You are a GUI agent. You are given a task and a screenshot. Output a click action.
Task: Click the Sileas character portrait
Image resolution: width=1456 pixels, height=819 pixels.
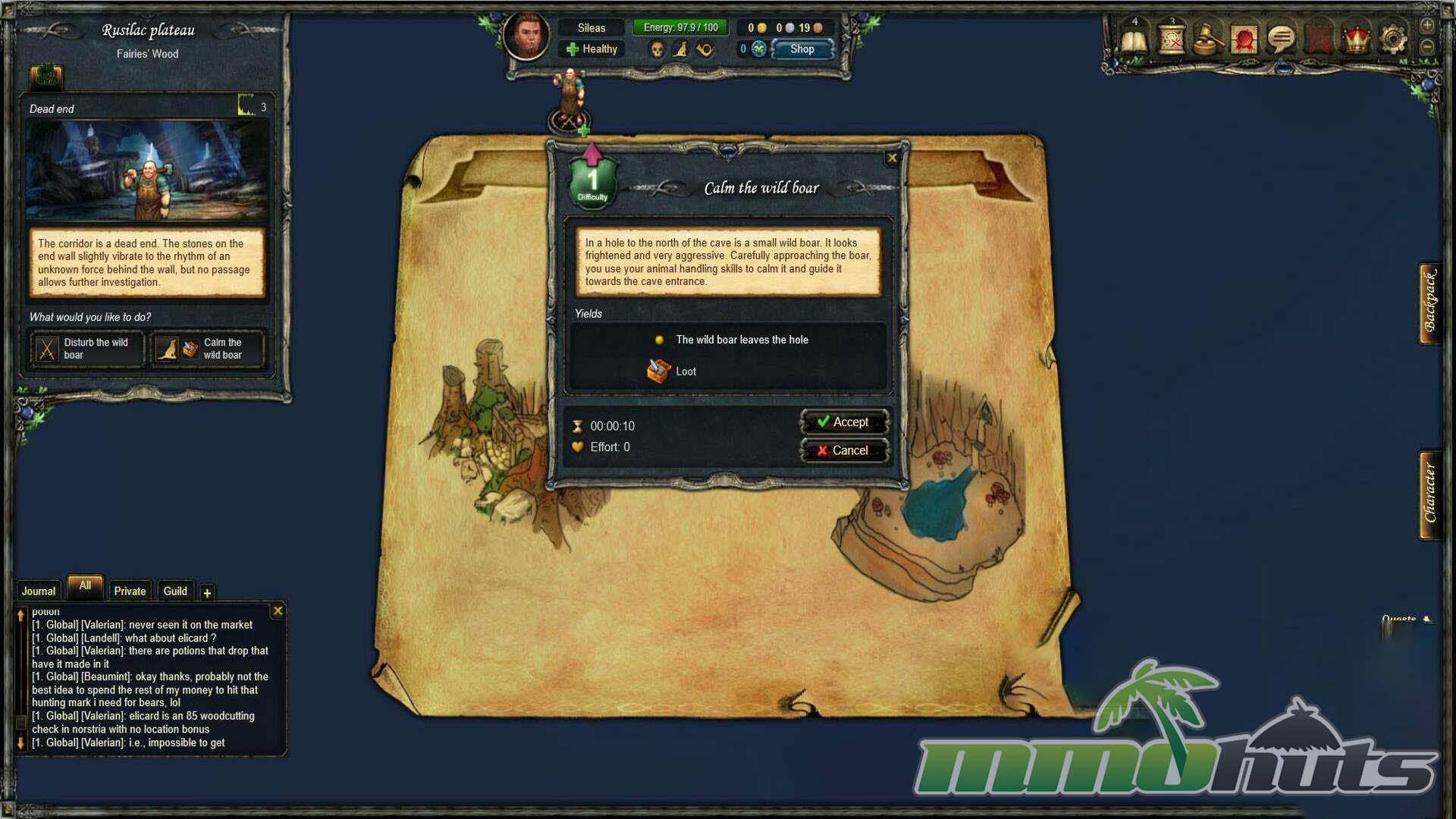526,35
